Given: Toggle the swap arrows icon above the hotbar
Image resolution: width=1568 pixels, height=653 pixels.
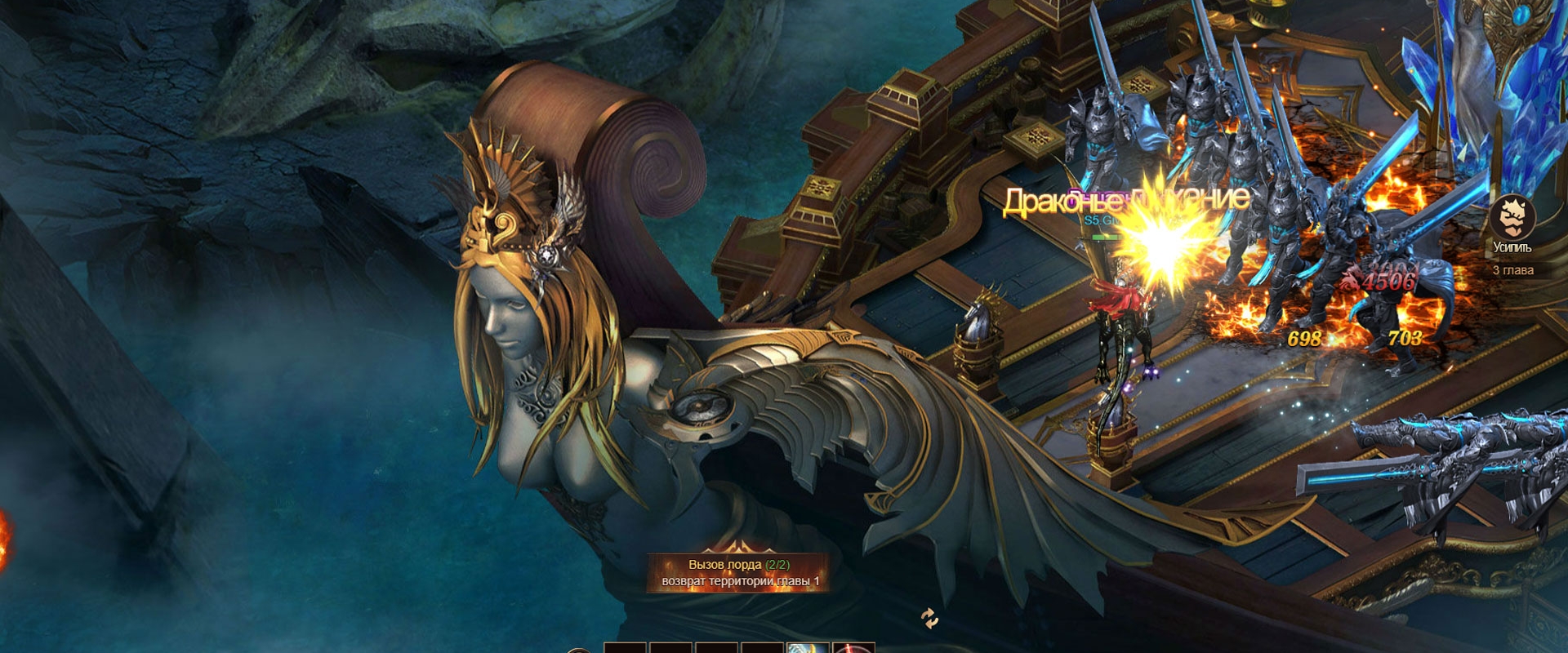Looking at the screenshot, I should 929,619.
